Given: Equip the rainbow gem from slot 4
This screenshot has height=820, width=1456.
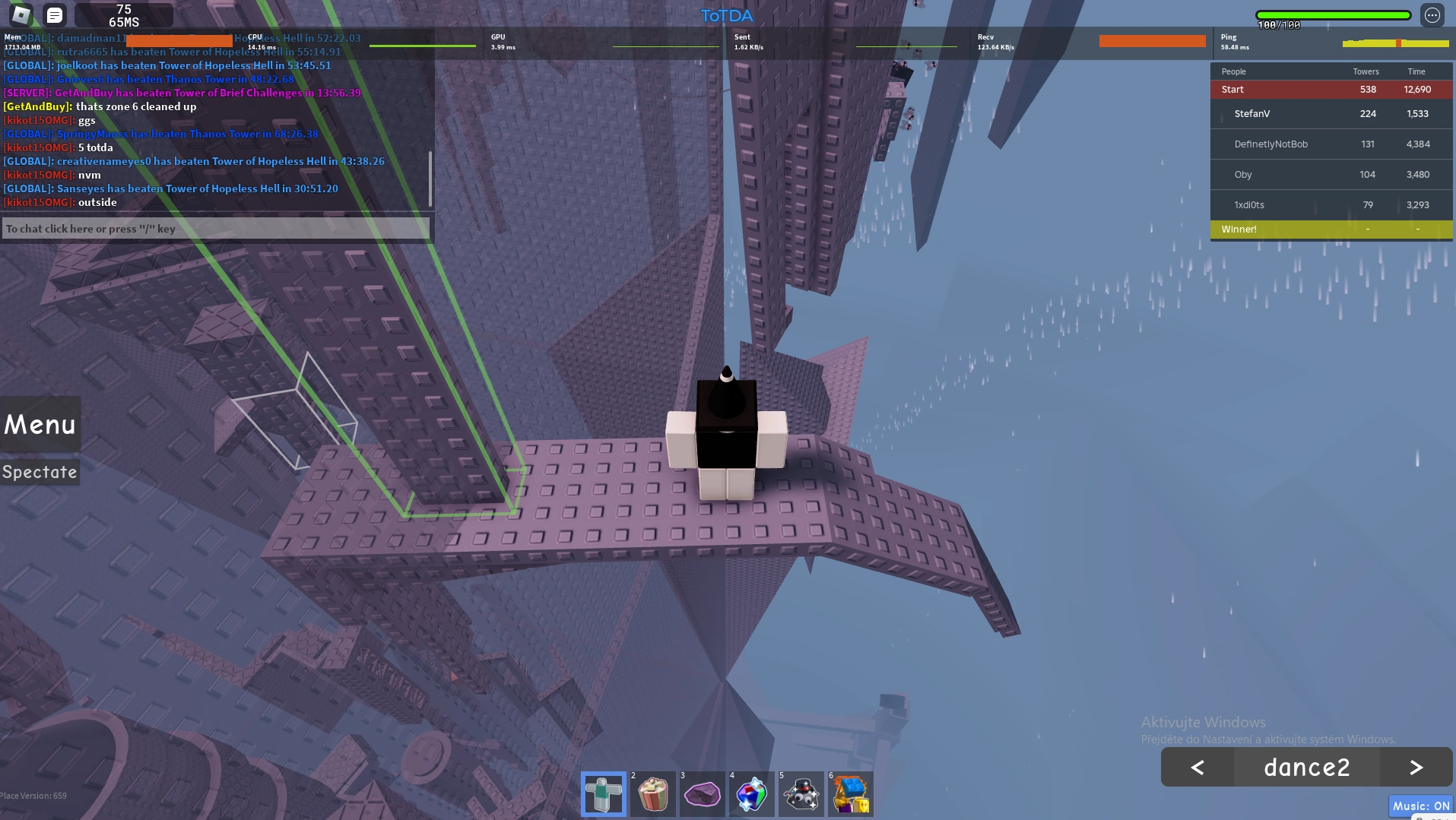Looking at the screenshot, I should point(751,793).
